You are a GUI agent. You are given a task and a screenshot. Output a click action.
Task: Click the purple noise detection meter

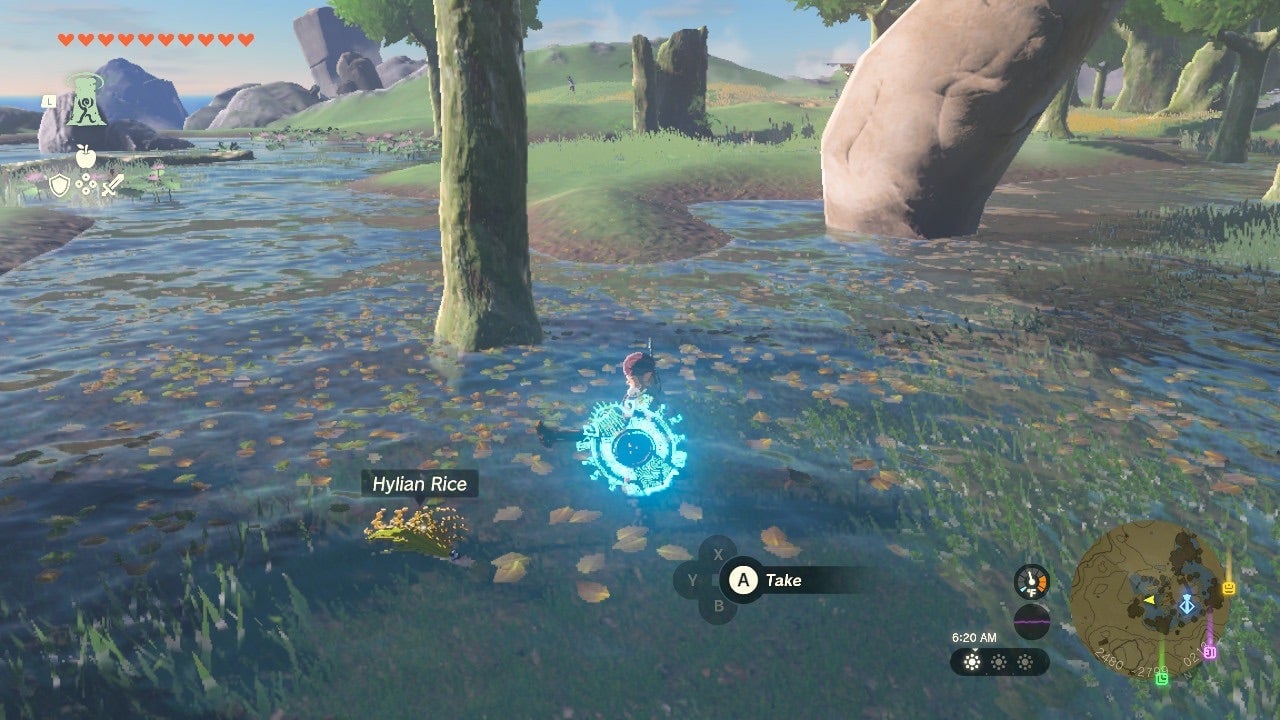[x=1032, y=620]
